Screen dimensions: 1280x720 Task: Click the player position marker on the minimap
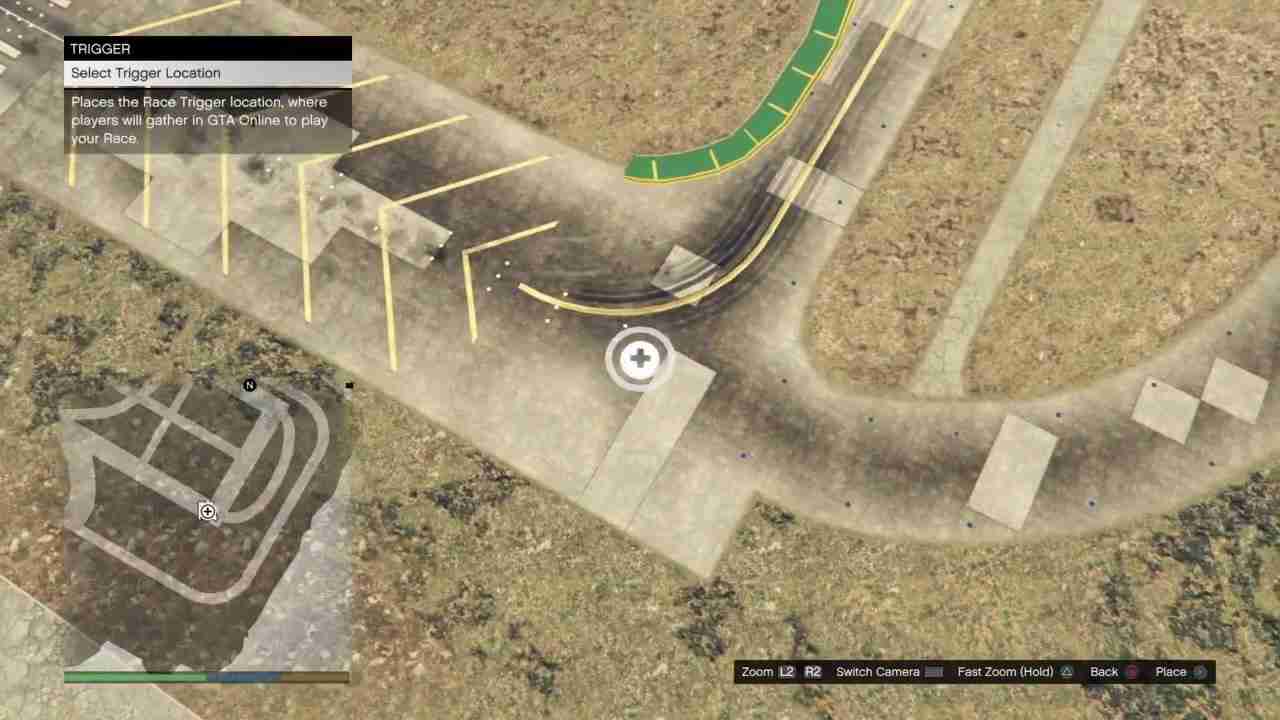click(x=207, y=512)
